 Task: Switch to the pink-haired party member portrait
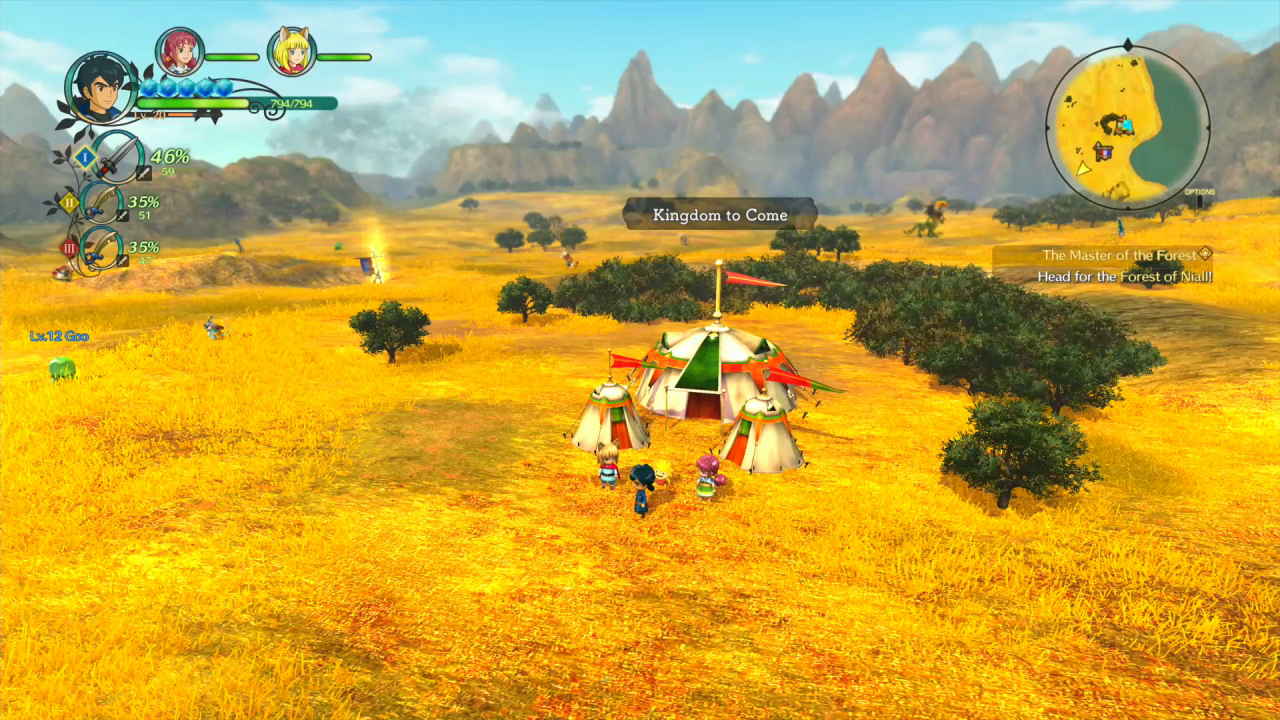(x=180, y=52)
